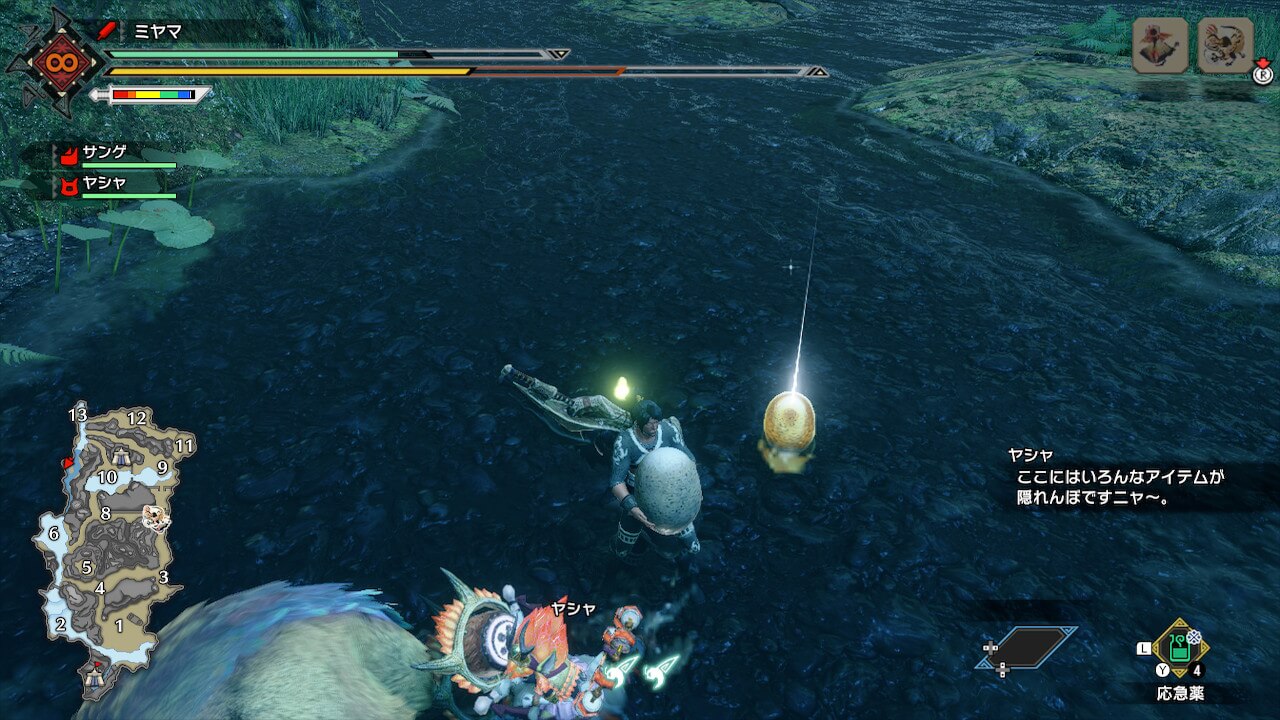This screenshot has width=1280, height=720.
Task: Select the monster marker on the minimap
Action: 154,517
